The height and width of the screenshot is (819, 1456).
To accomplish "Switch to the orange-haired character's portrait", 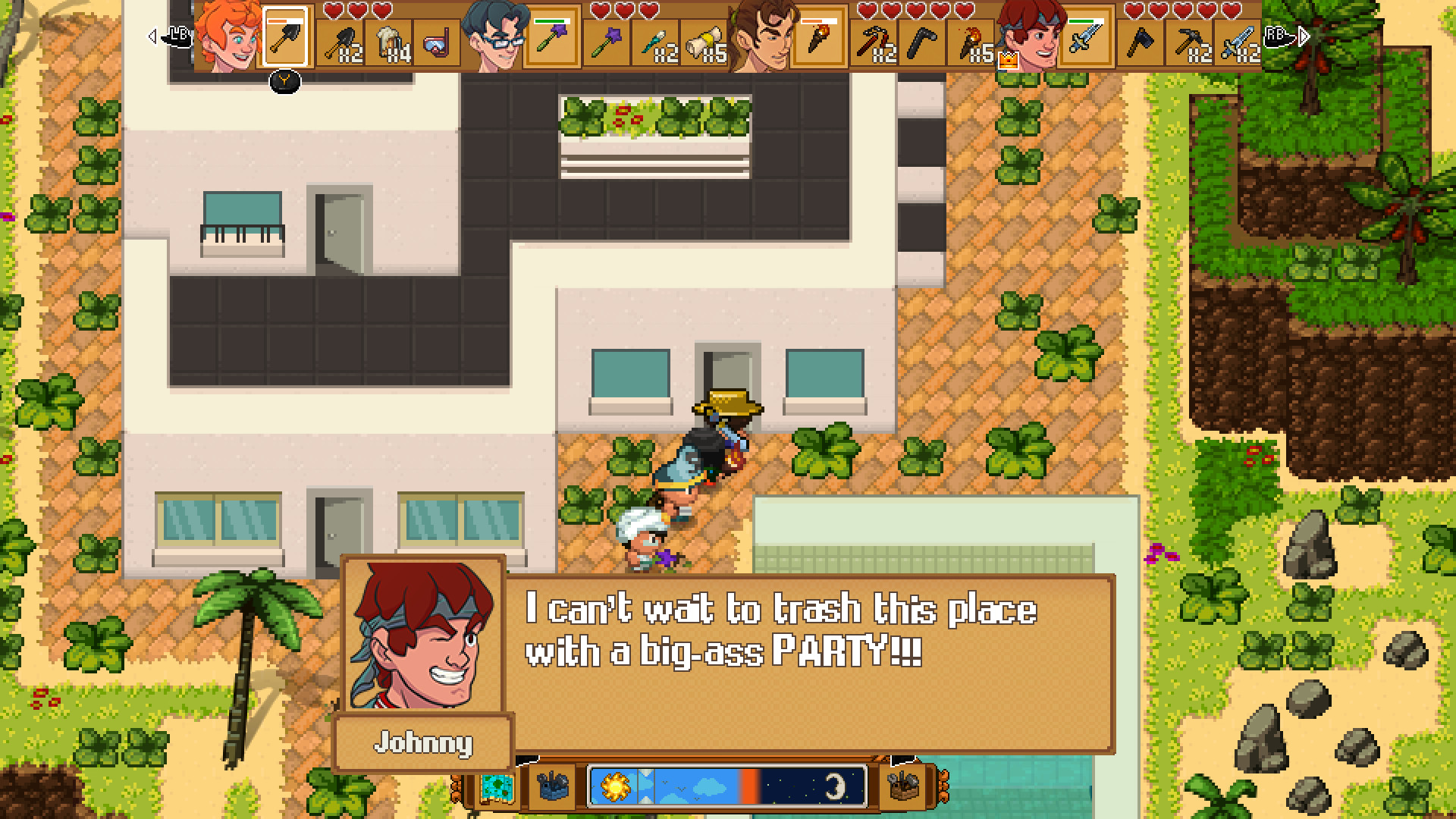I will (x=226, y=38).
